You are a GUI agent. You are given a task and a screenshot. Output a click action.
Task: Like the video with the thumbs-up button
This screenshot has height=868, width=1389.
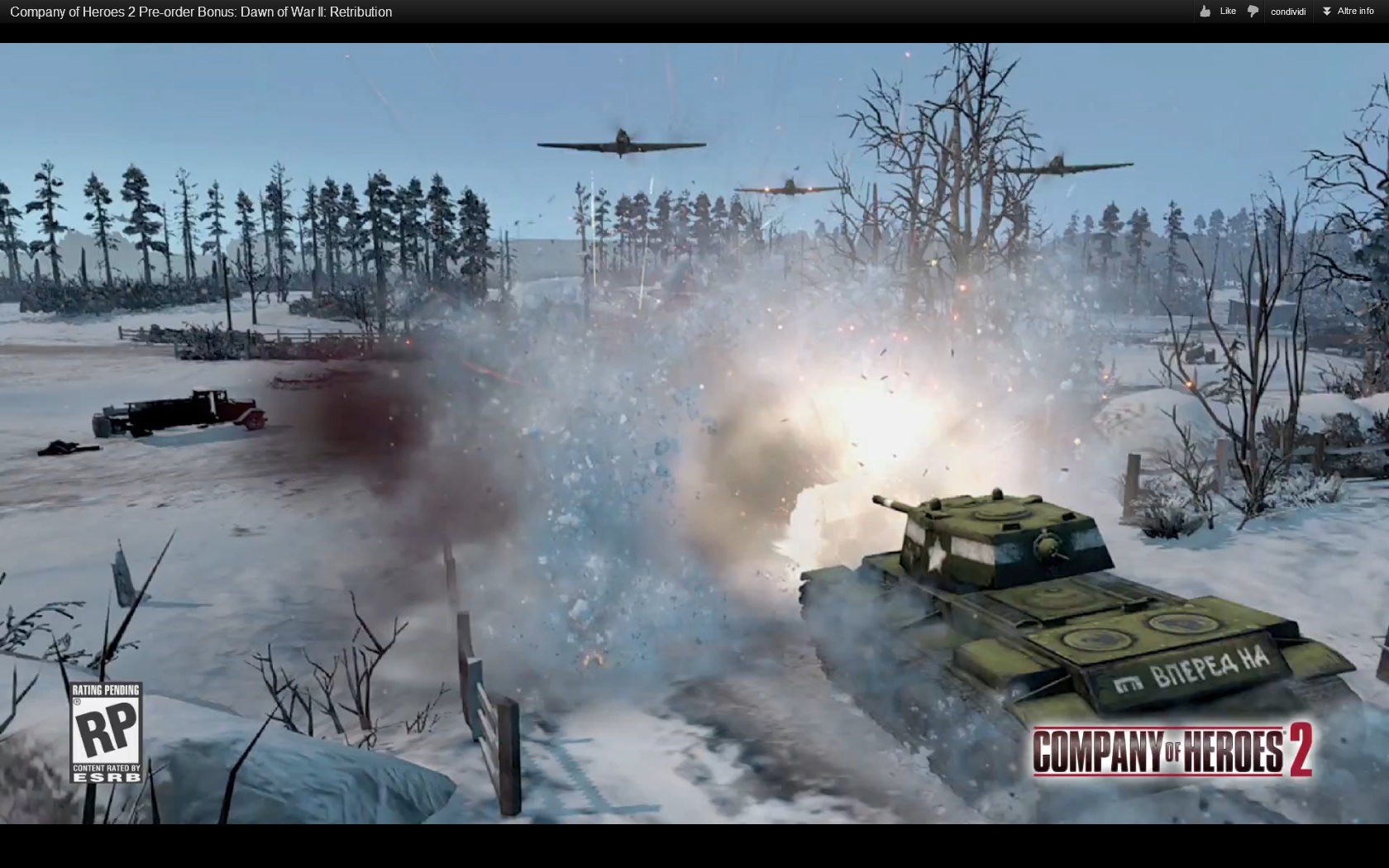point(1217,12)
